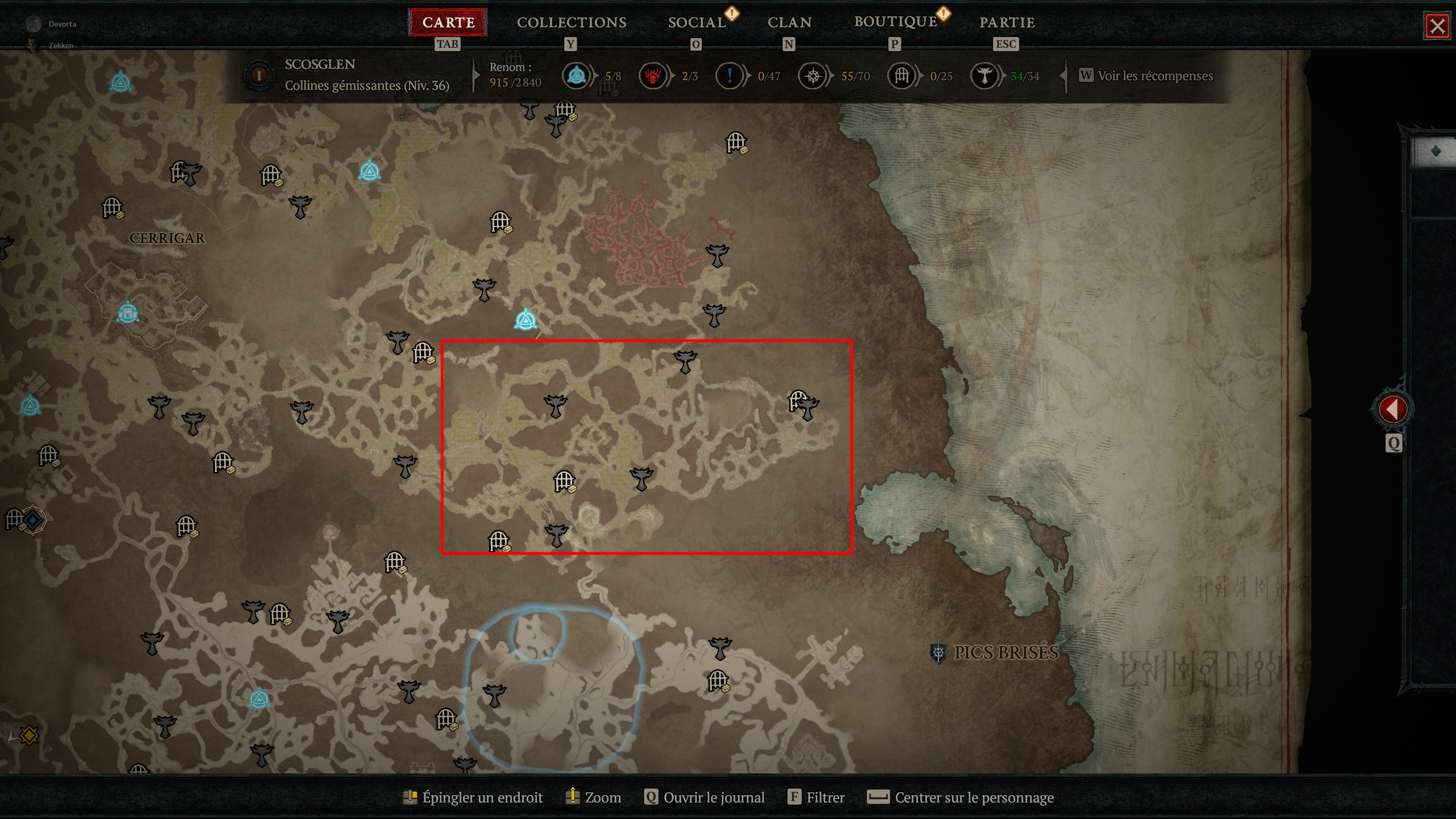The width and height of the screenshot is (1456, 819).
Task: Switch to the COLLECTIONS tab
Action: click(x=571, y=23)
